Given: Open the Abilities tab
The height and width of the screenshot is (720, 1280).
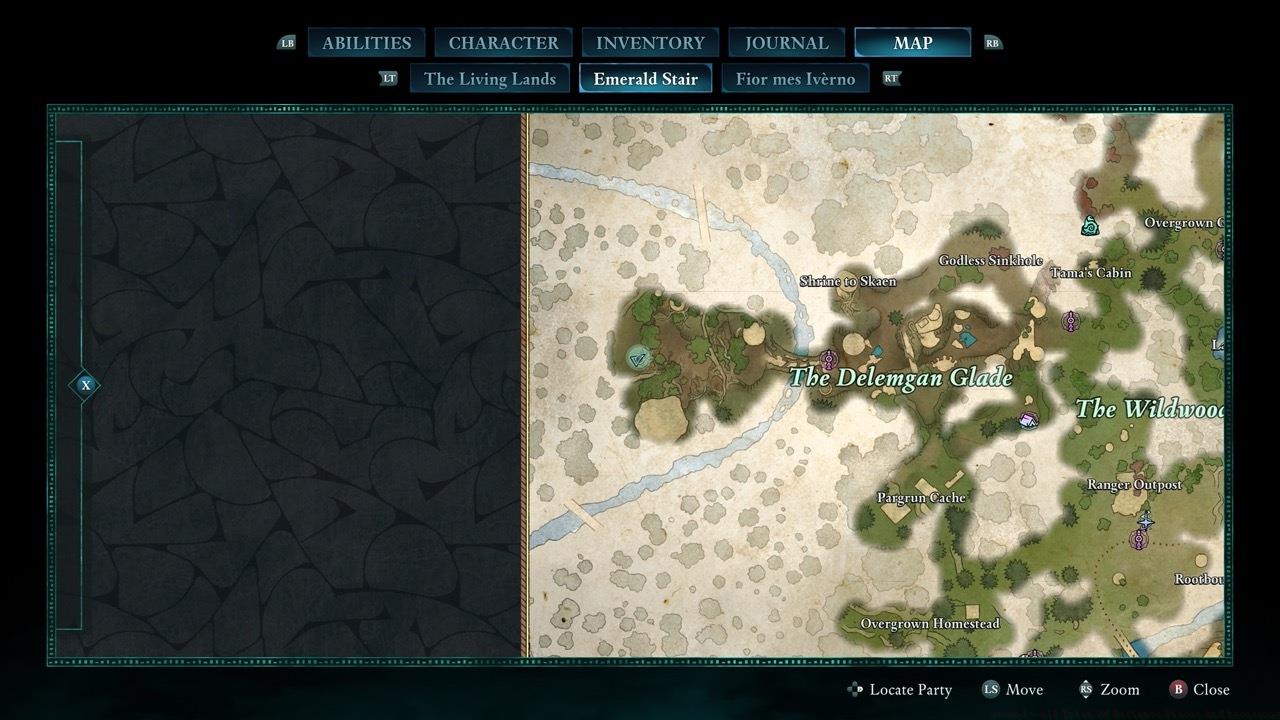Looking at the screenshot, I should pyautogui.click(x=366, y=43).
